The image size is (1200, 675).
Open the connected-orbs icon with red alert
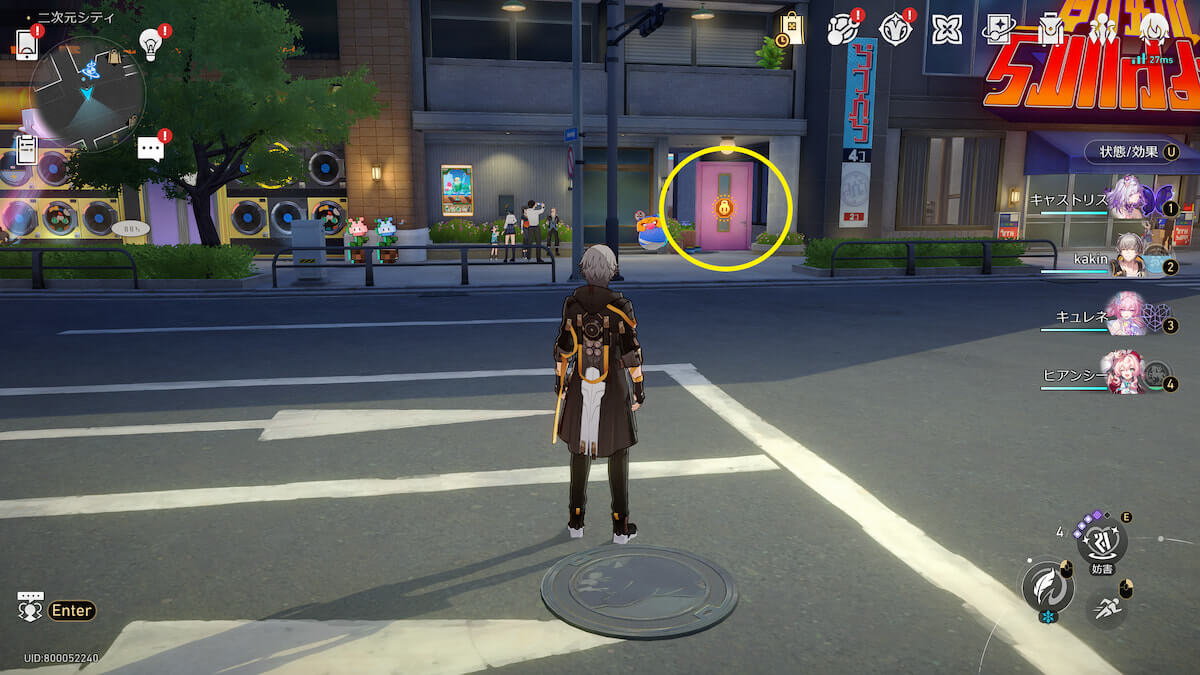[x=843, y=30]
